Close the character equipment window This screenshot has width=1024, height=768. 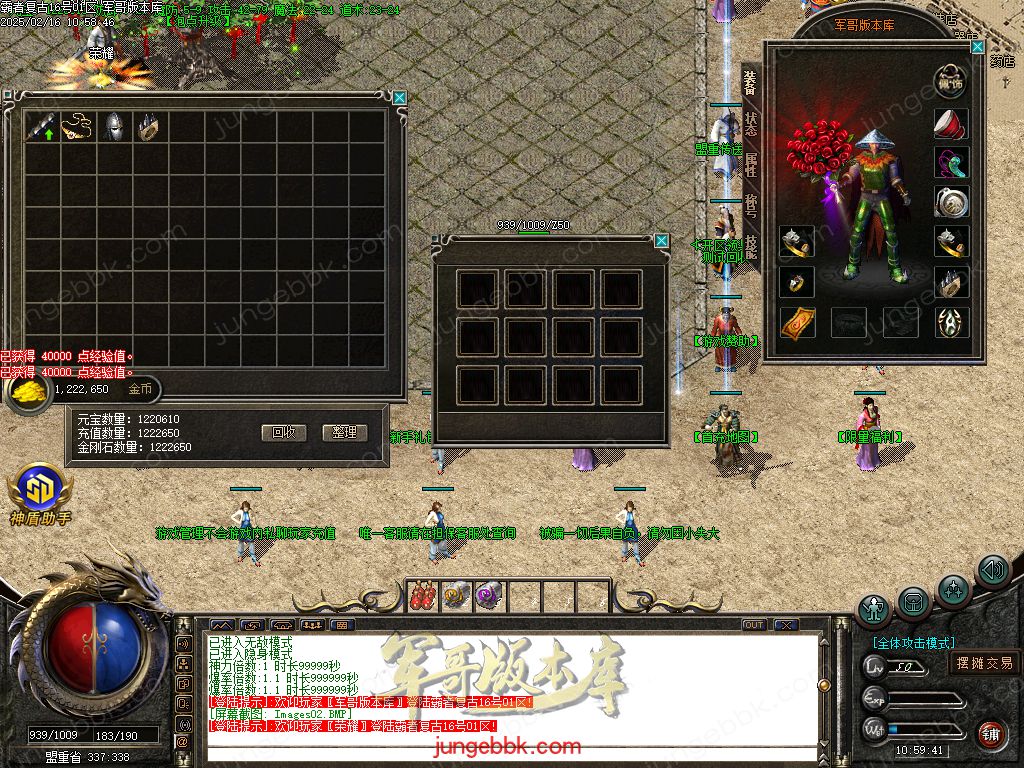click(x=977, y=47)
